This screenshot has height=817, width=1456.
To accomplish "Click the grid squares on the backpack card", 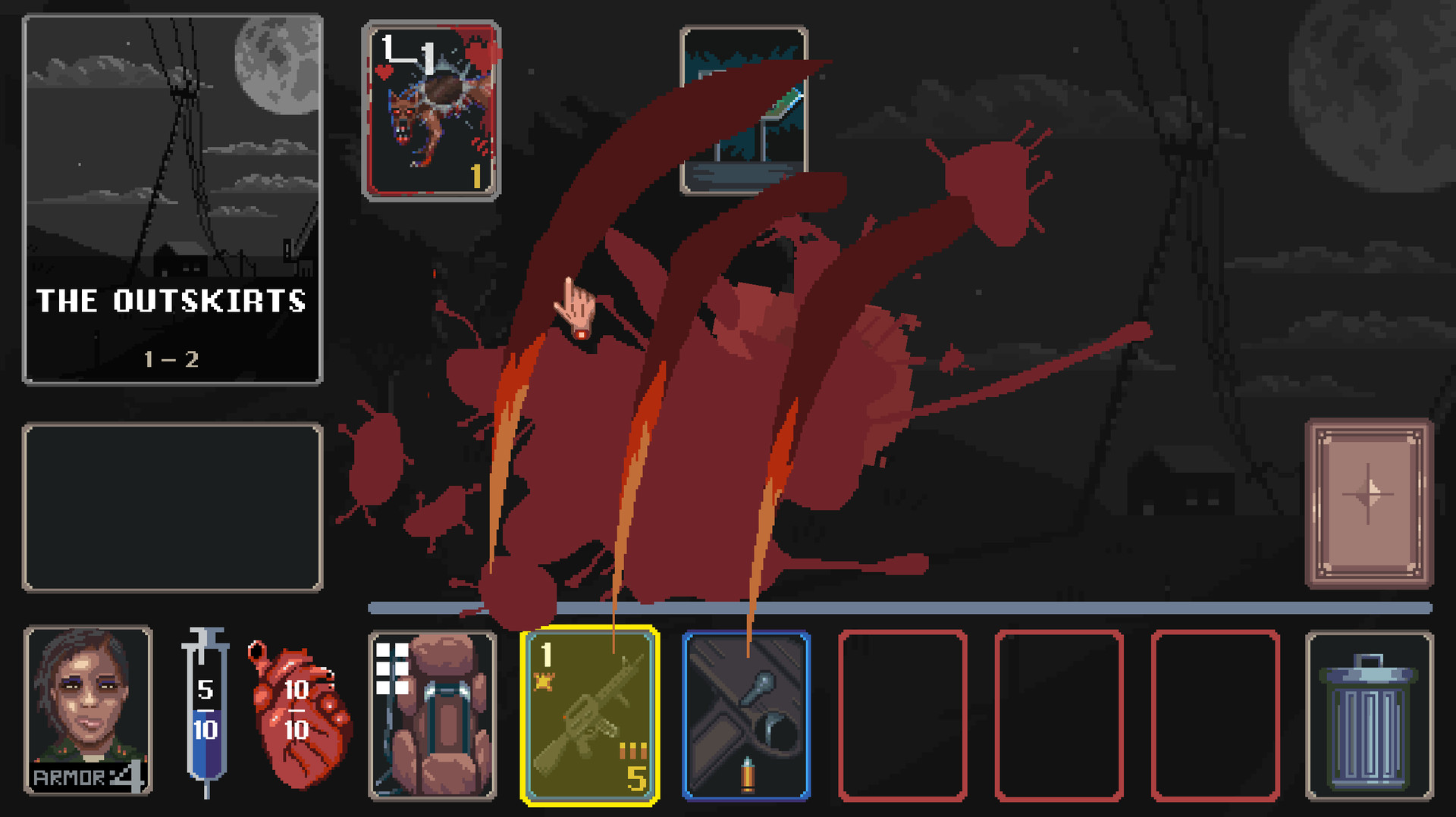I will click(x=392, y=667).
